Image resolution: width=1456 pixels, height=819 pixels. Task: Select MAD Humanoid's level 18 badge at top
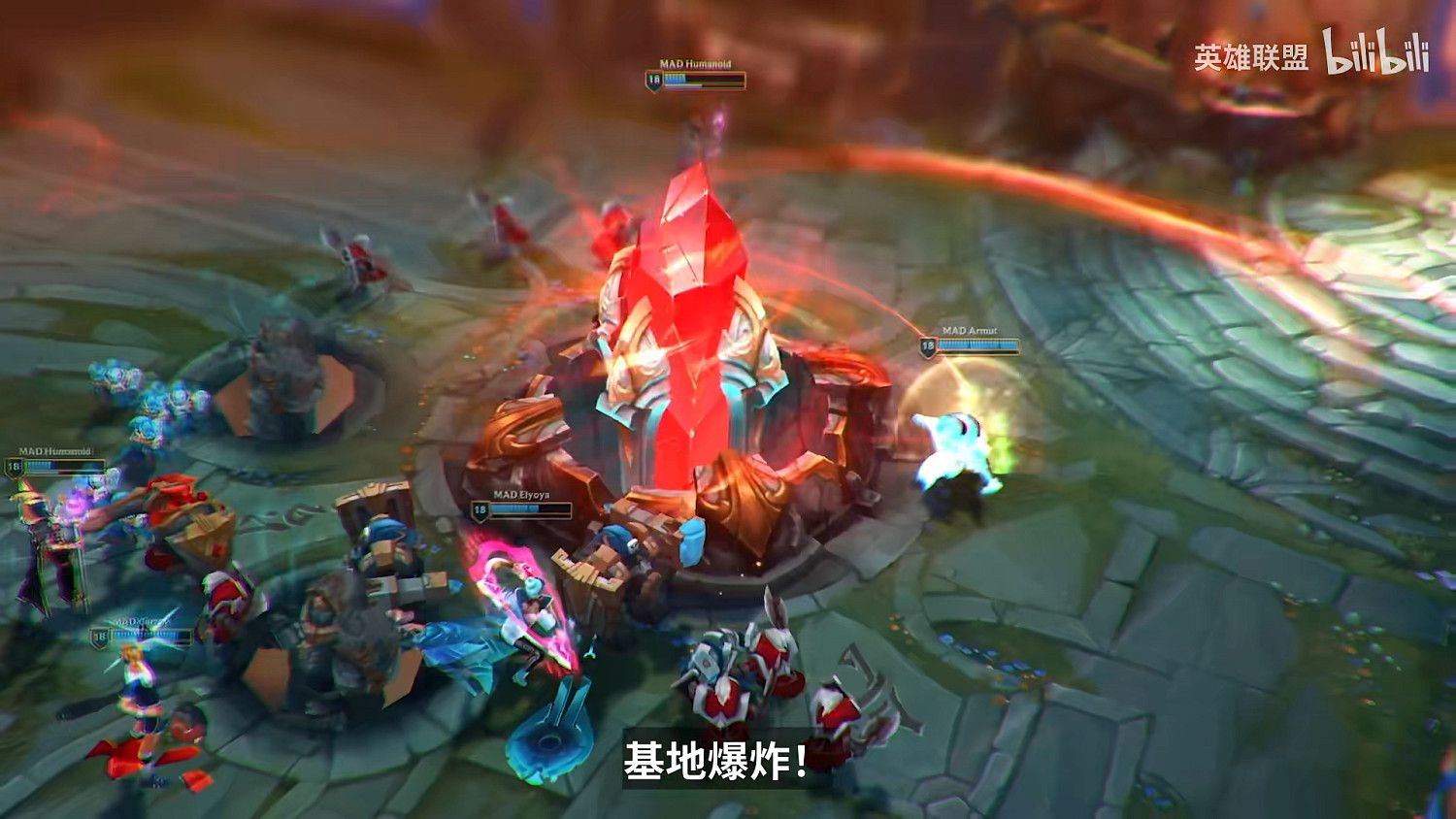pyautogui.click(x=652, y=80)
